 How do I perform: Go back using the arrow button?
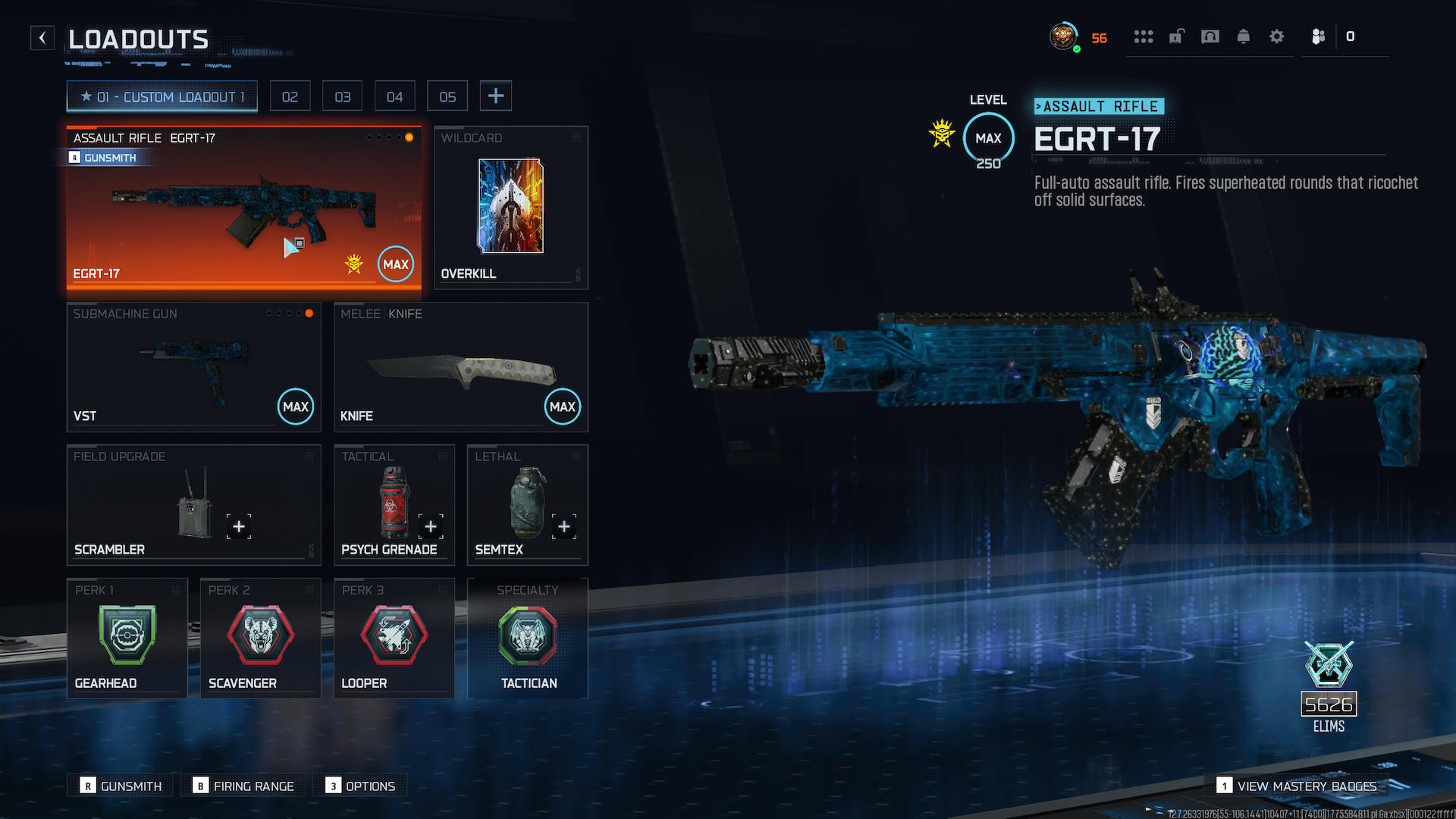[42, 38]
